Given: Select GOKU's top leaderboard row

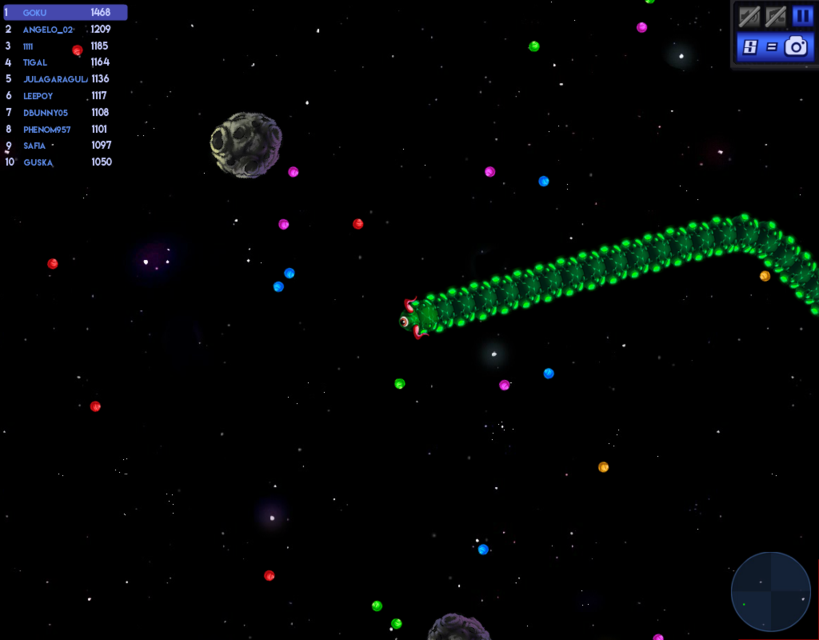Looking at the screenshot, I should coord(64,13).
